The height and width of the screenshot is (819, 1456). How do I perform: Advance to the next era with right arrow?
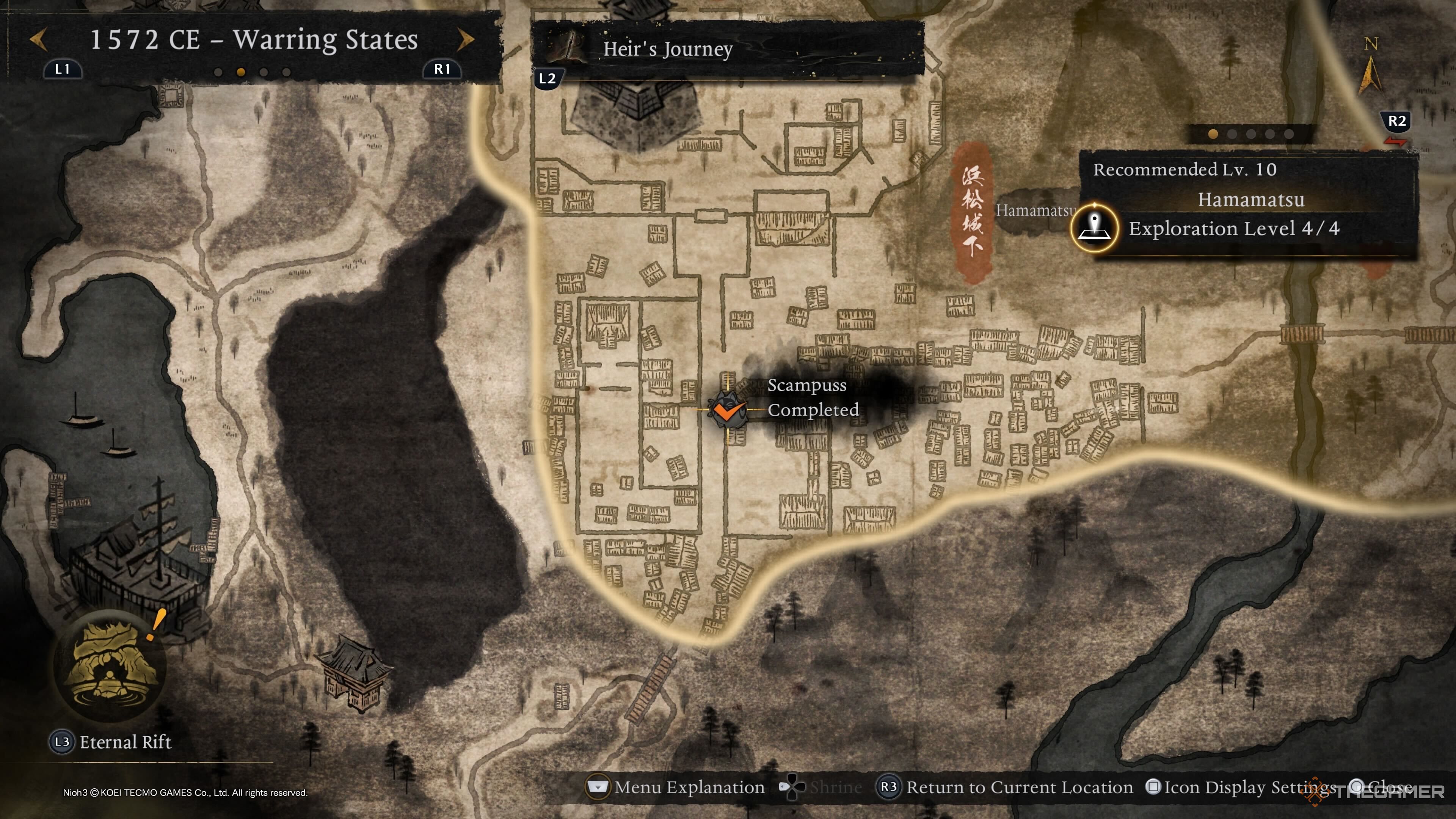click(466, 39)
